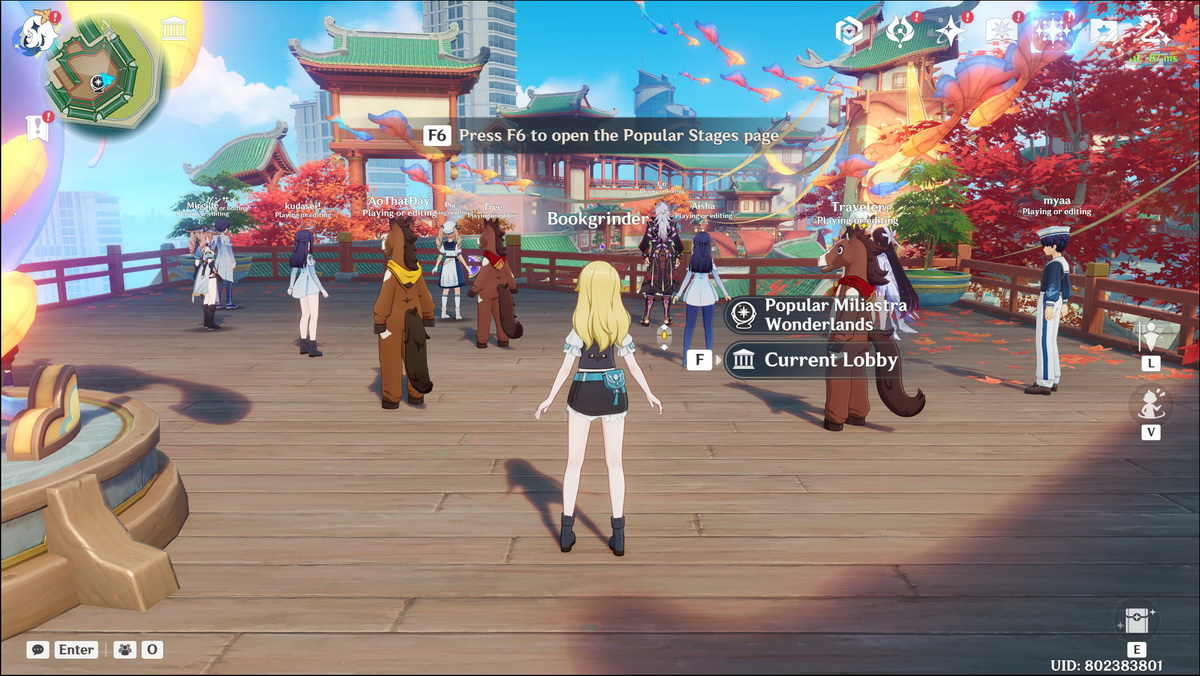Open the hexagon cube icon in top bar
Viewport: 1200px width, 676px height.
pos(849,32)
